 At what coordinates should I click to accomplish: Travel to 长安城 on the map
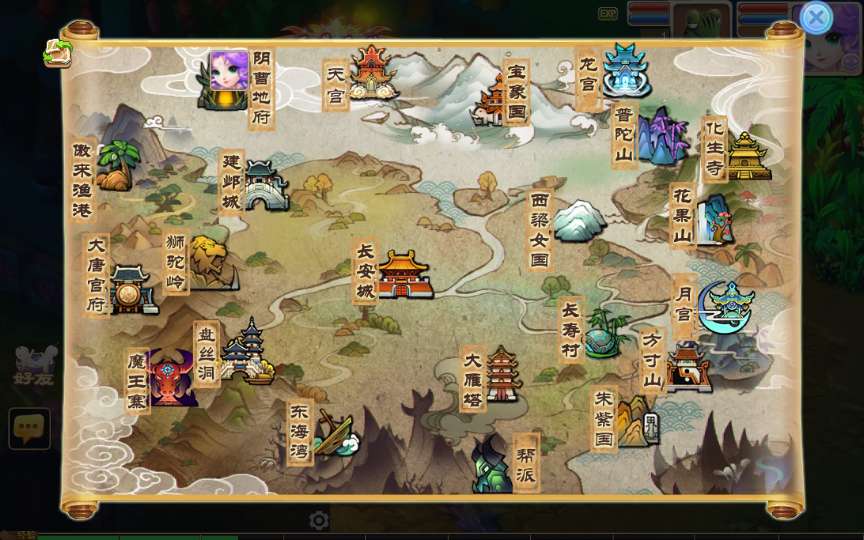click(403, 273)
